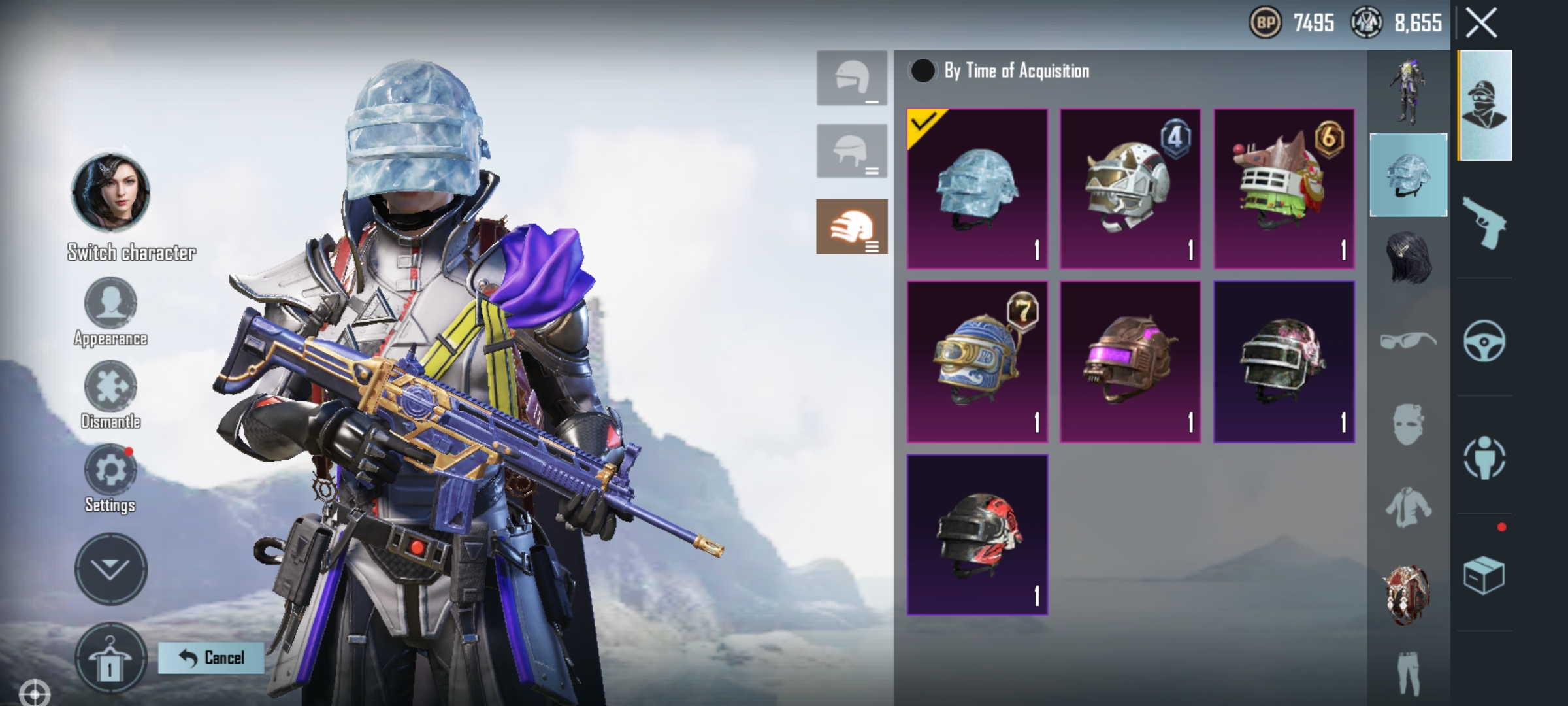Show the hair category
Viewport: 1568px width, 706px height.
point(1408,258)
